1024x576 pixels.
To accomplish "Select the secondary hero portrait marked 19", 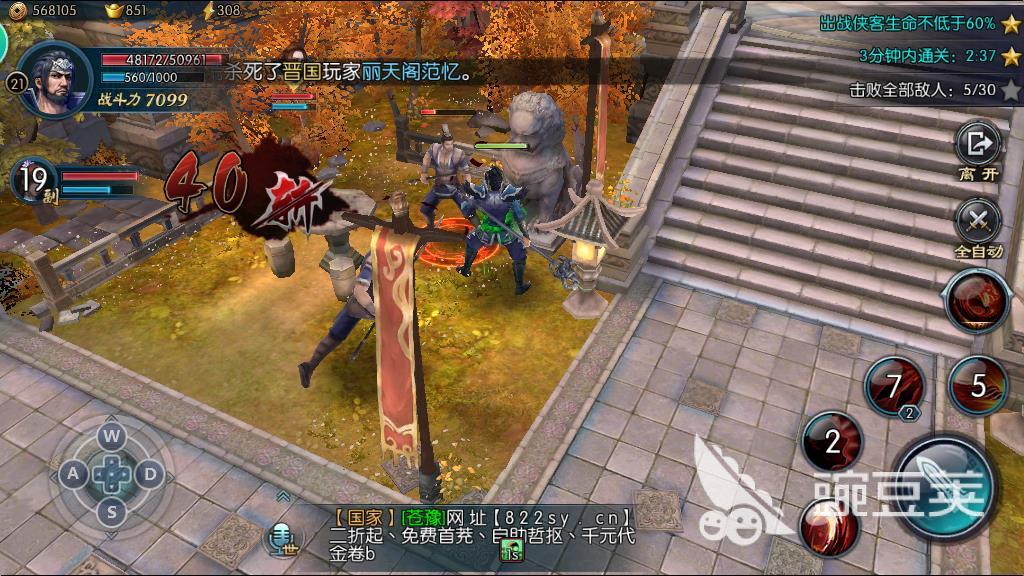I will point(34,181).
